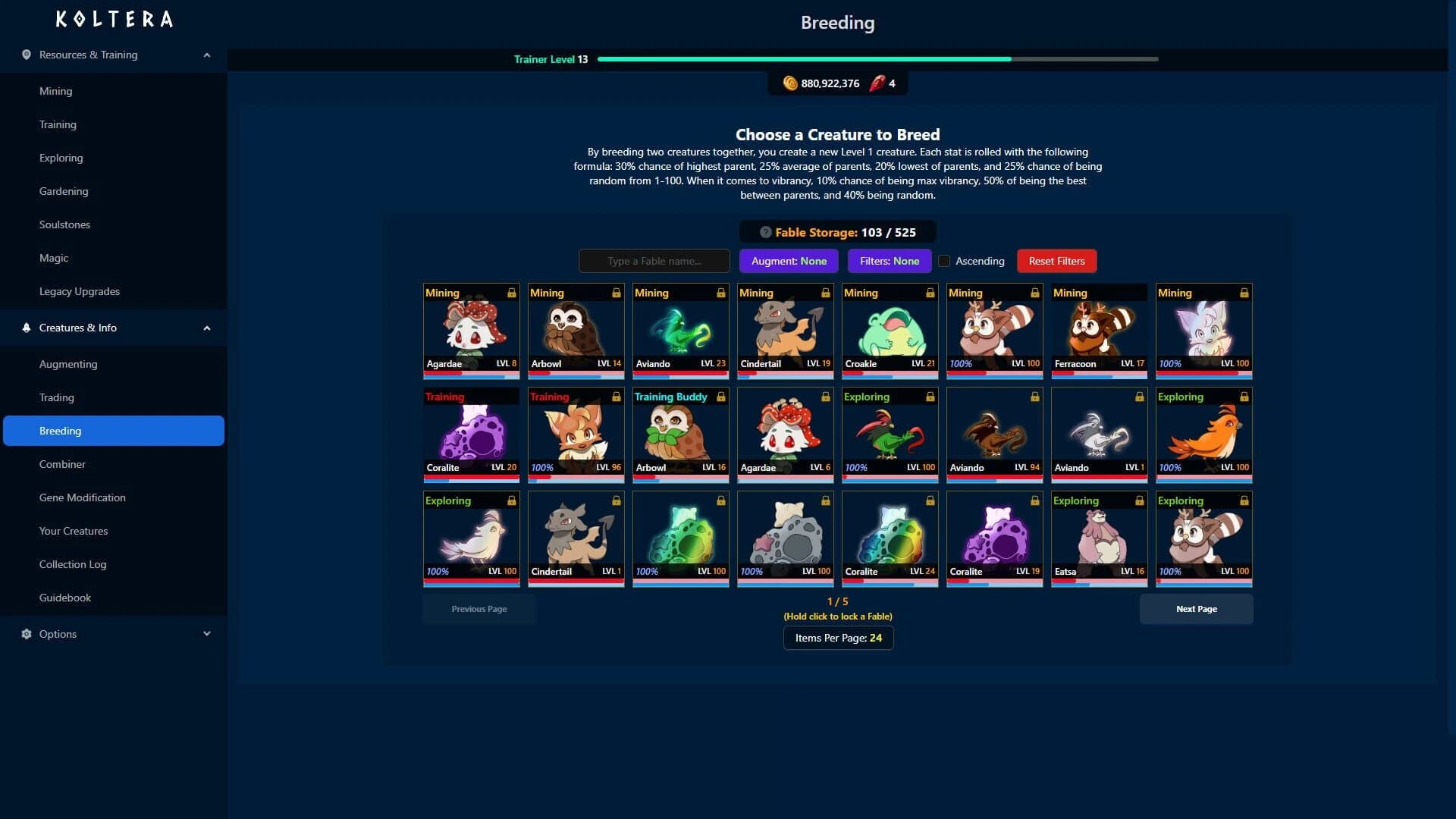Switch to the Combiner page
Screen dimensions: 1456x819
[62, 464]
